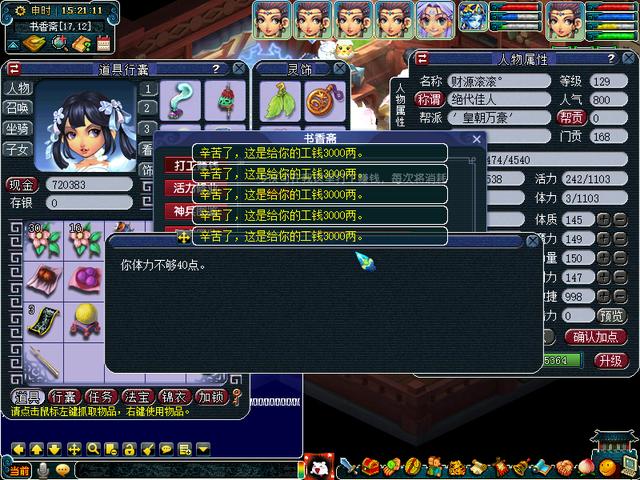
Task: Switch to the 锦衣 costume tab
Action: [x=173, y=396]
